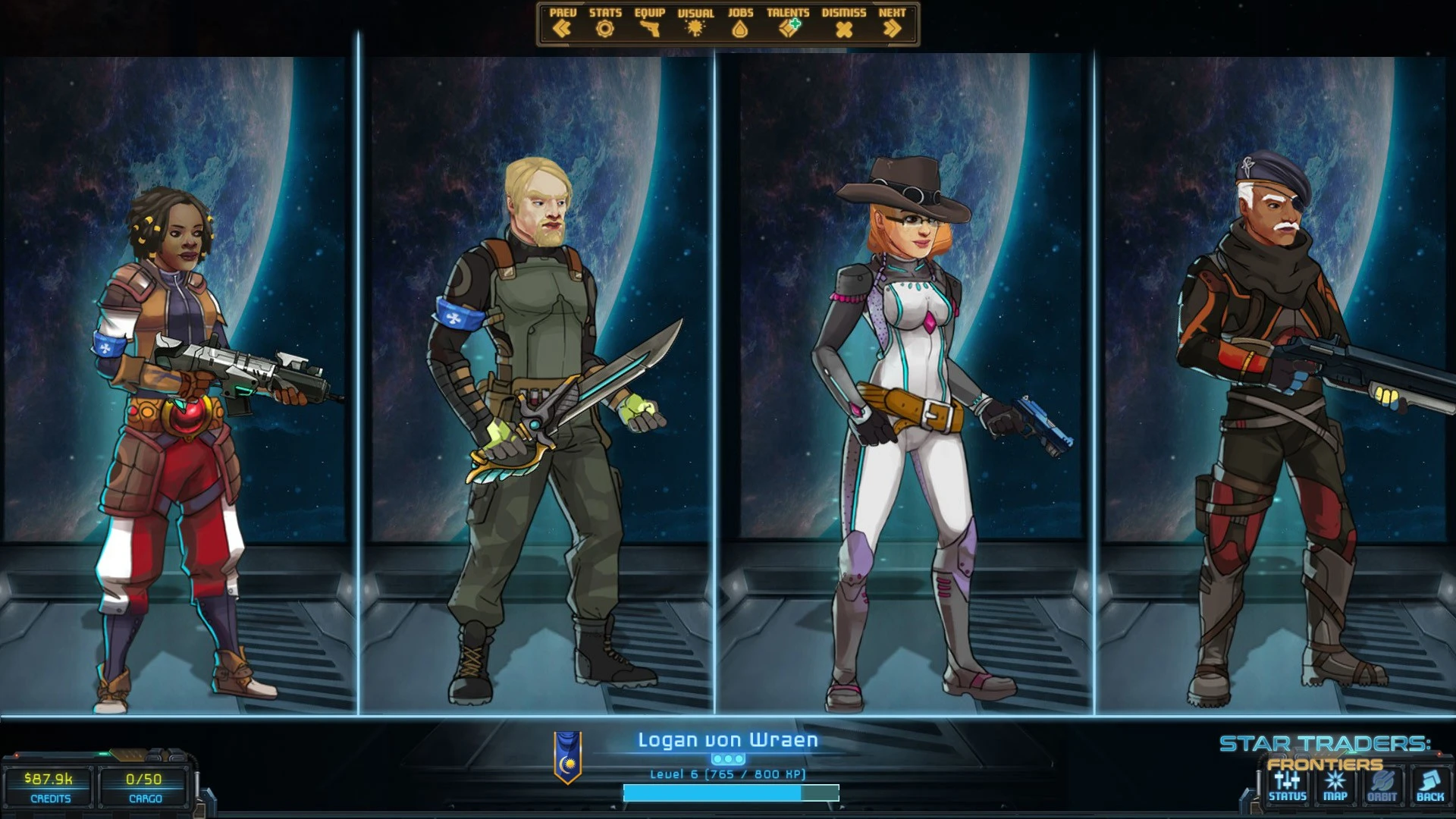Open the Stats screen
The height and width of the screenshot is (819, 1456).
pos(604,24)
